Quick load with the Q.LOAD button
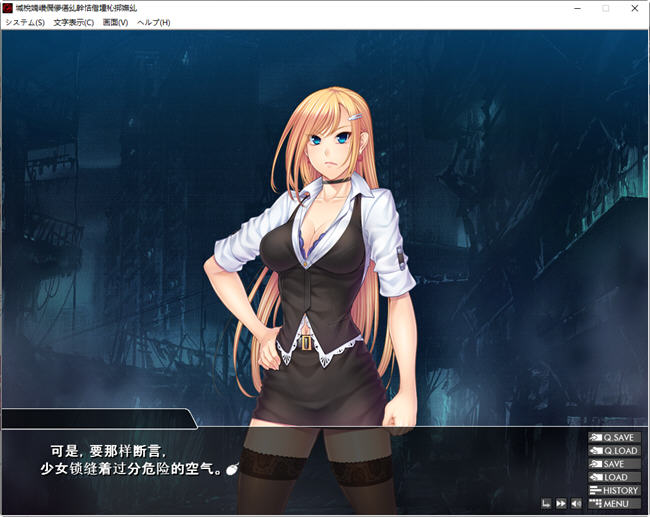 [x=614, y=451]
